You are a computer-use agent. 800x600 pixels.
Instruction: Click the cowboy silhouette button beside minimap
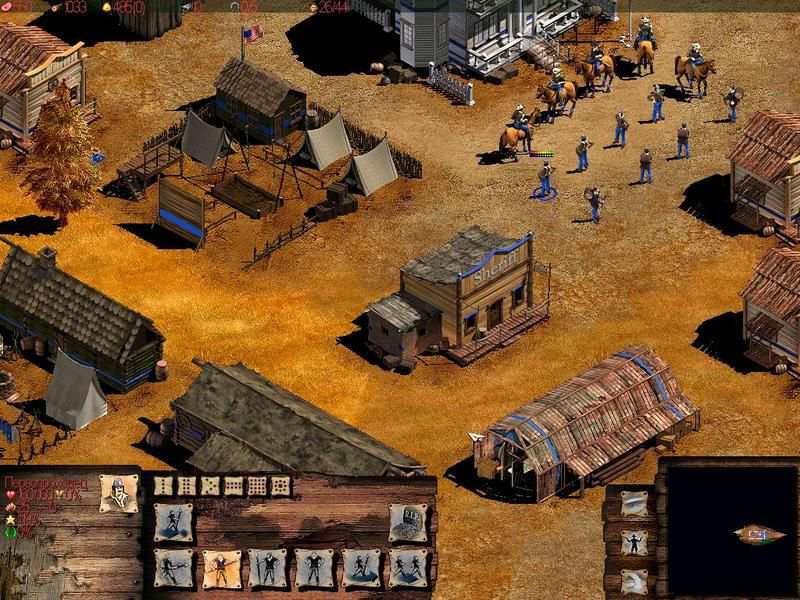632,543
